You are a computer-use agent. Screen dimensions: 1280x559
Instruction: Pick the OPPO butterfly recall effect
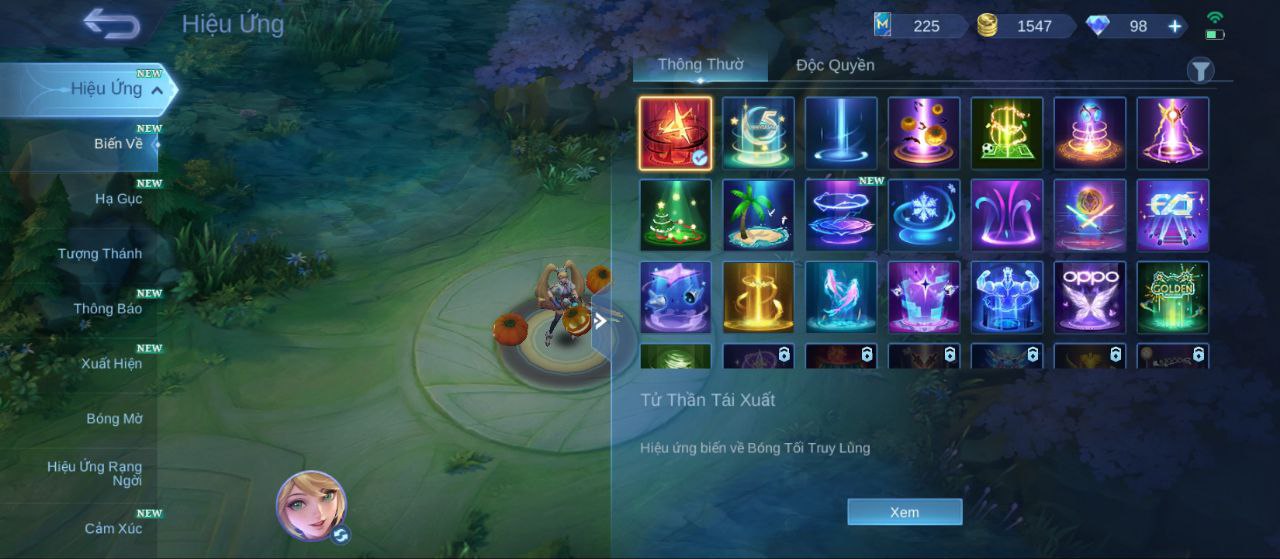click(1090, 297)
